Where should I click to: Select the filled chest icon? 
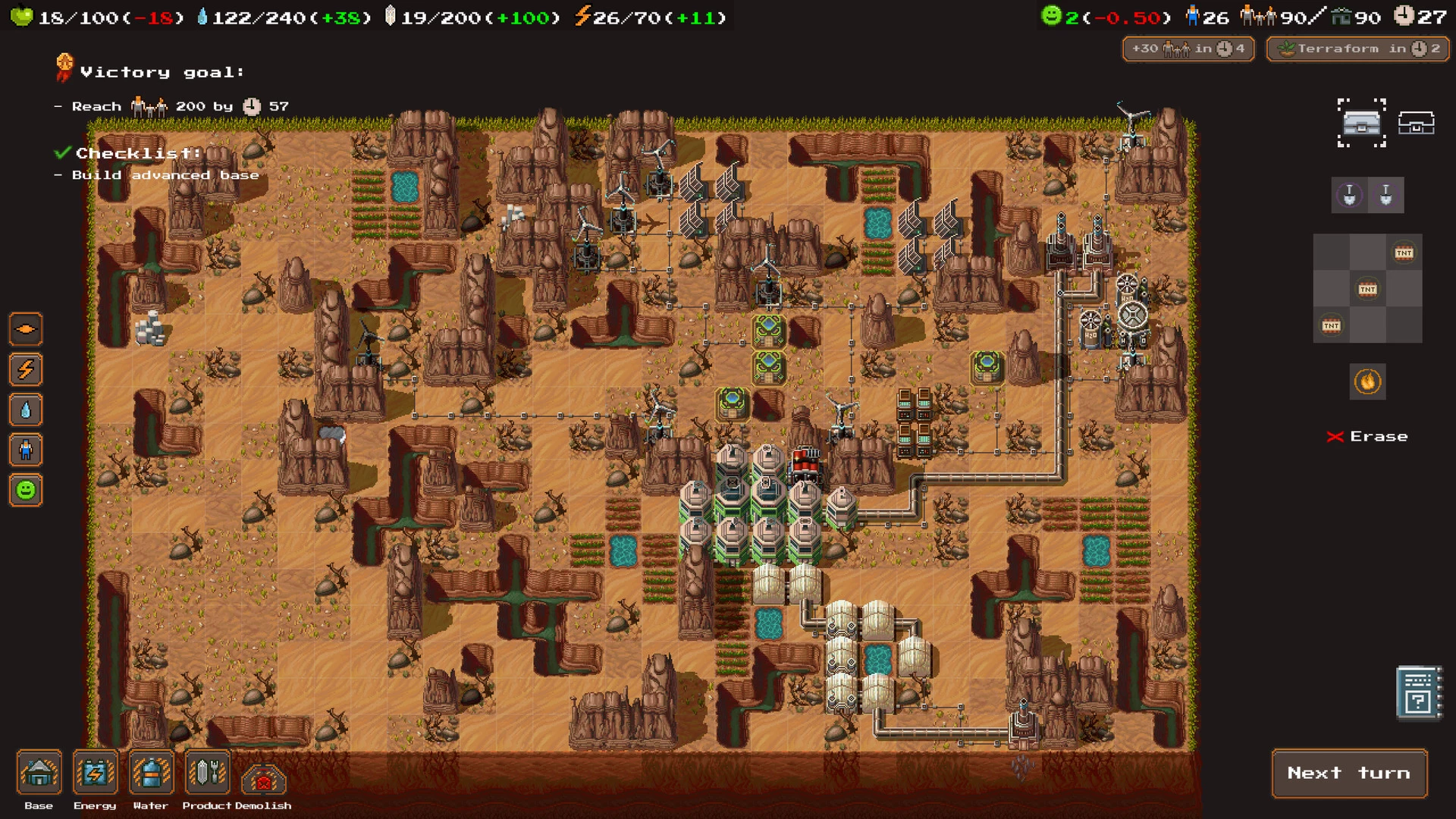[1361, 122]
